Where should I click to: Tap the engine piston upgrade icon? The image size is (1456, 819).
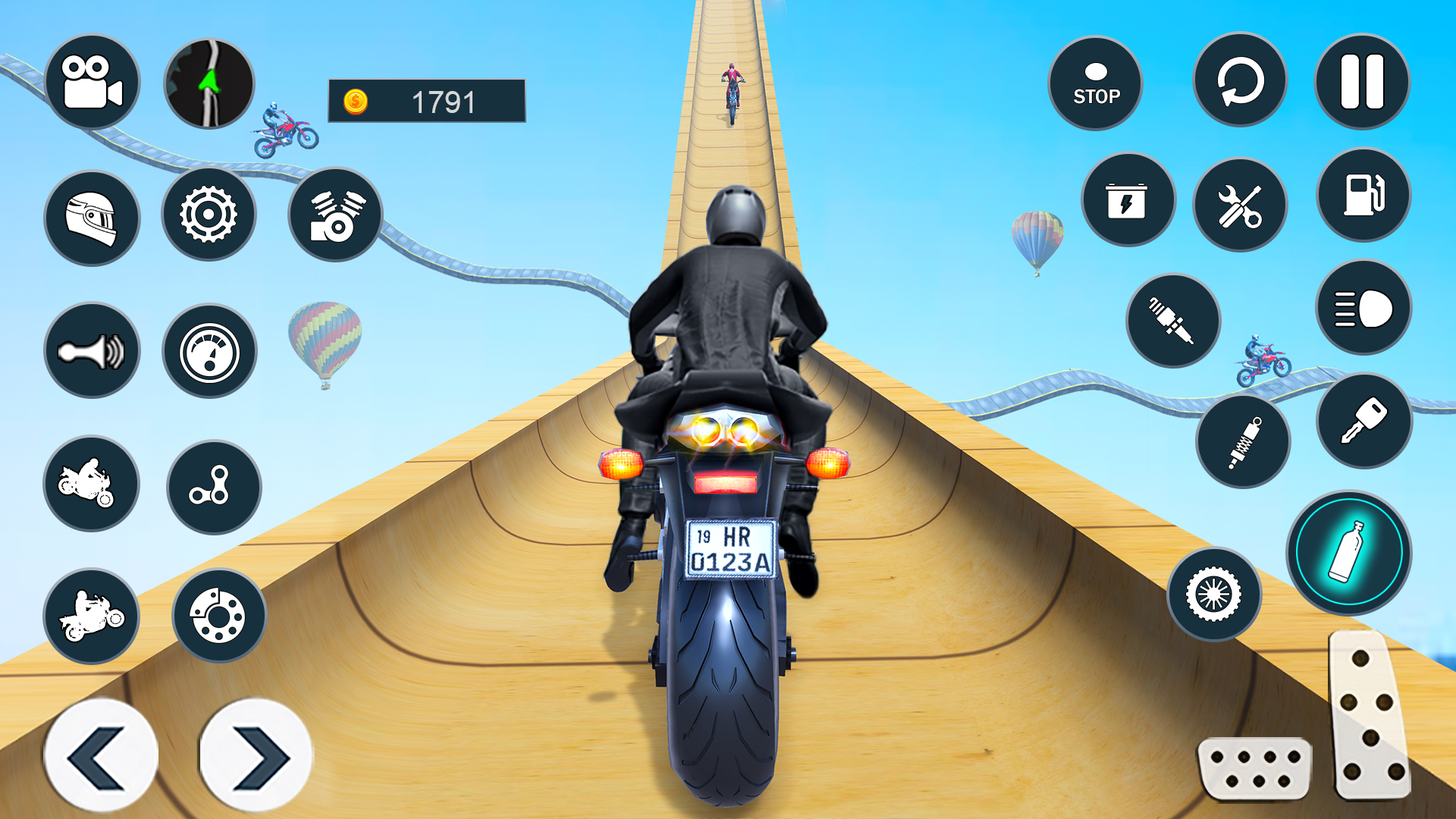tap(334, 215)
